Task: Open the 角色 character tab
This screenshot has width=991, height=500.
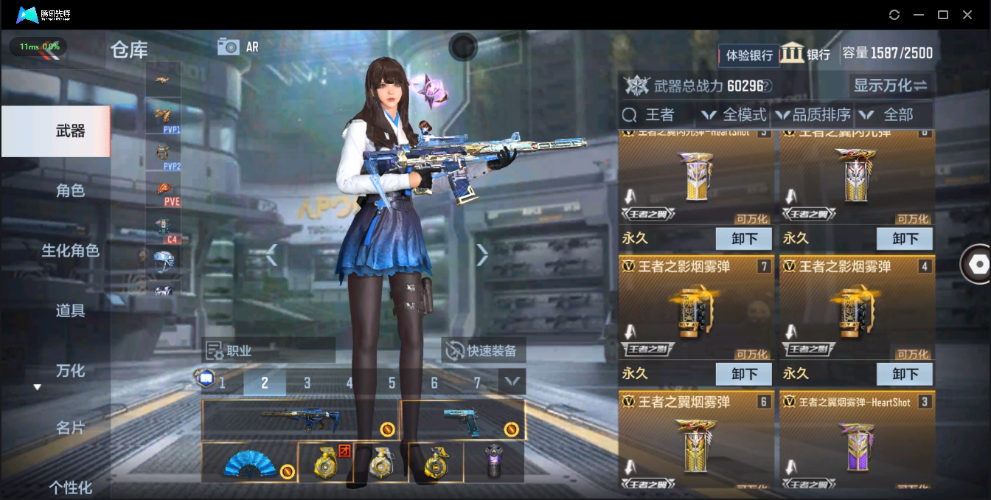Action: [70, 190]
